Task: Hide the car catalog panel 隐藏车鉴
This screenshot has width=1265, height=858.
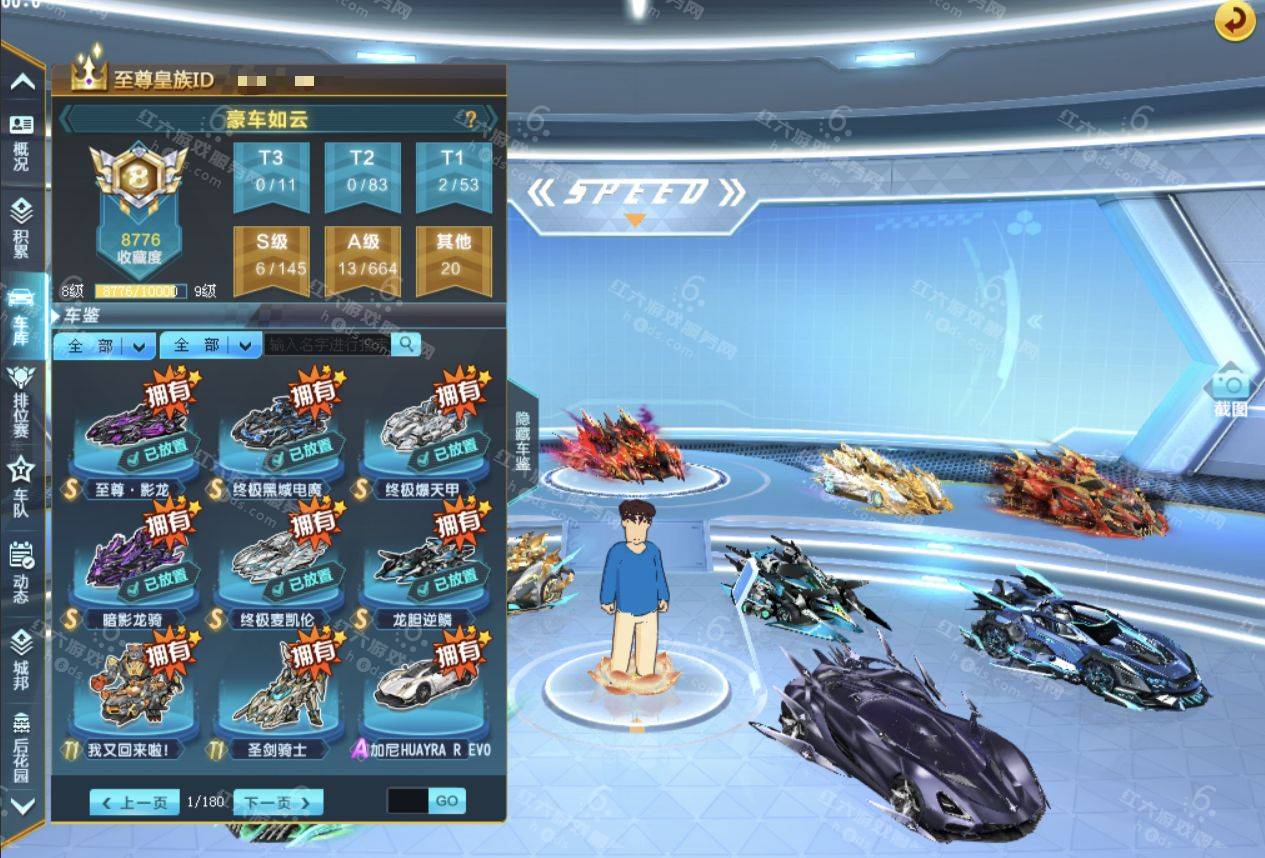Action: click(523, 440)
